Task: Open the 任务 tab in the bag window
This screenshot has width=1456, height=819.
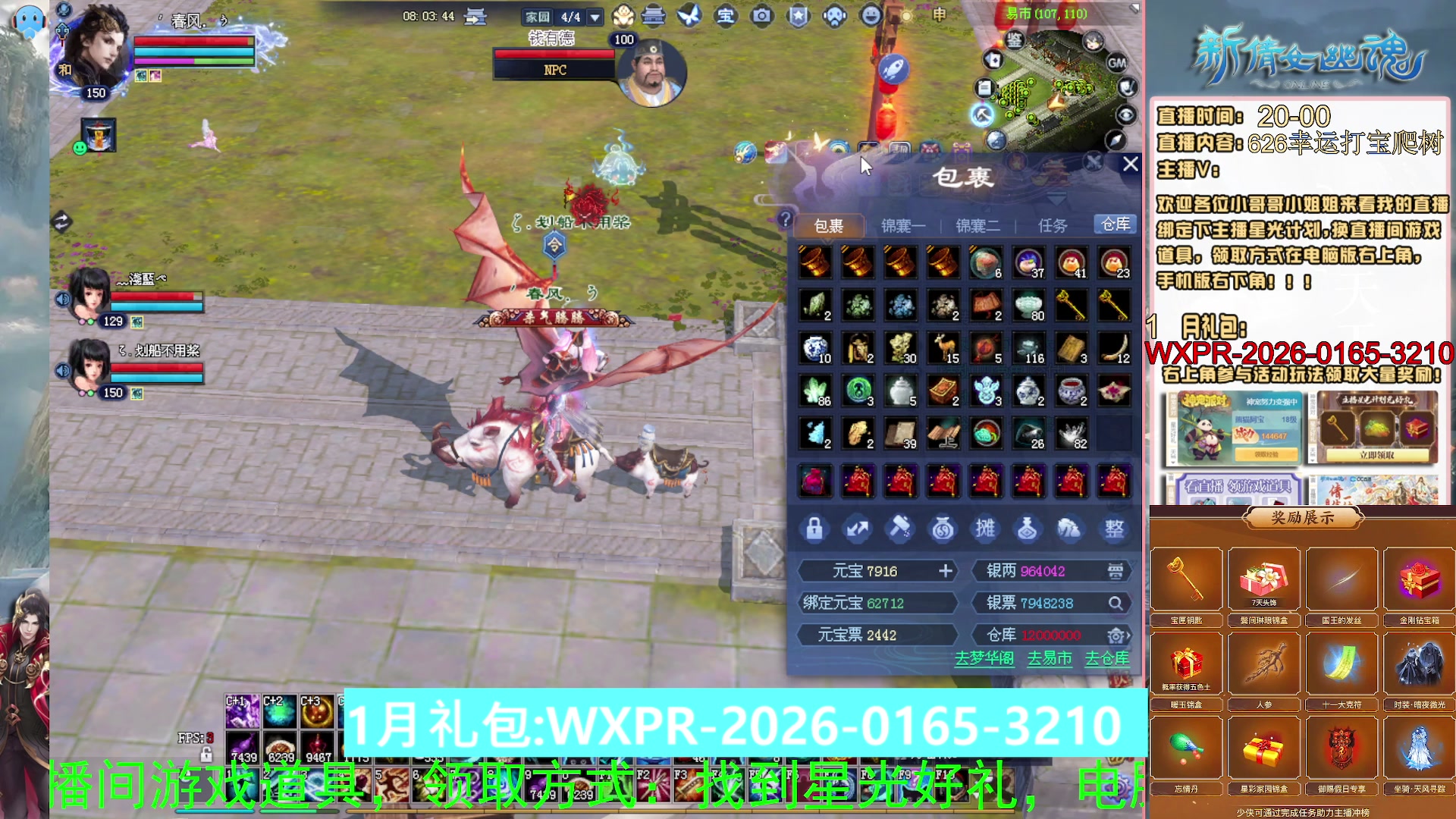Action: point(1053,225)
